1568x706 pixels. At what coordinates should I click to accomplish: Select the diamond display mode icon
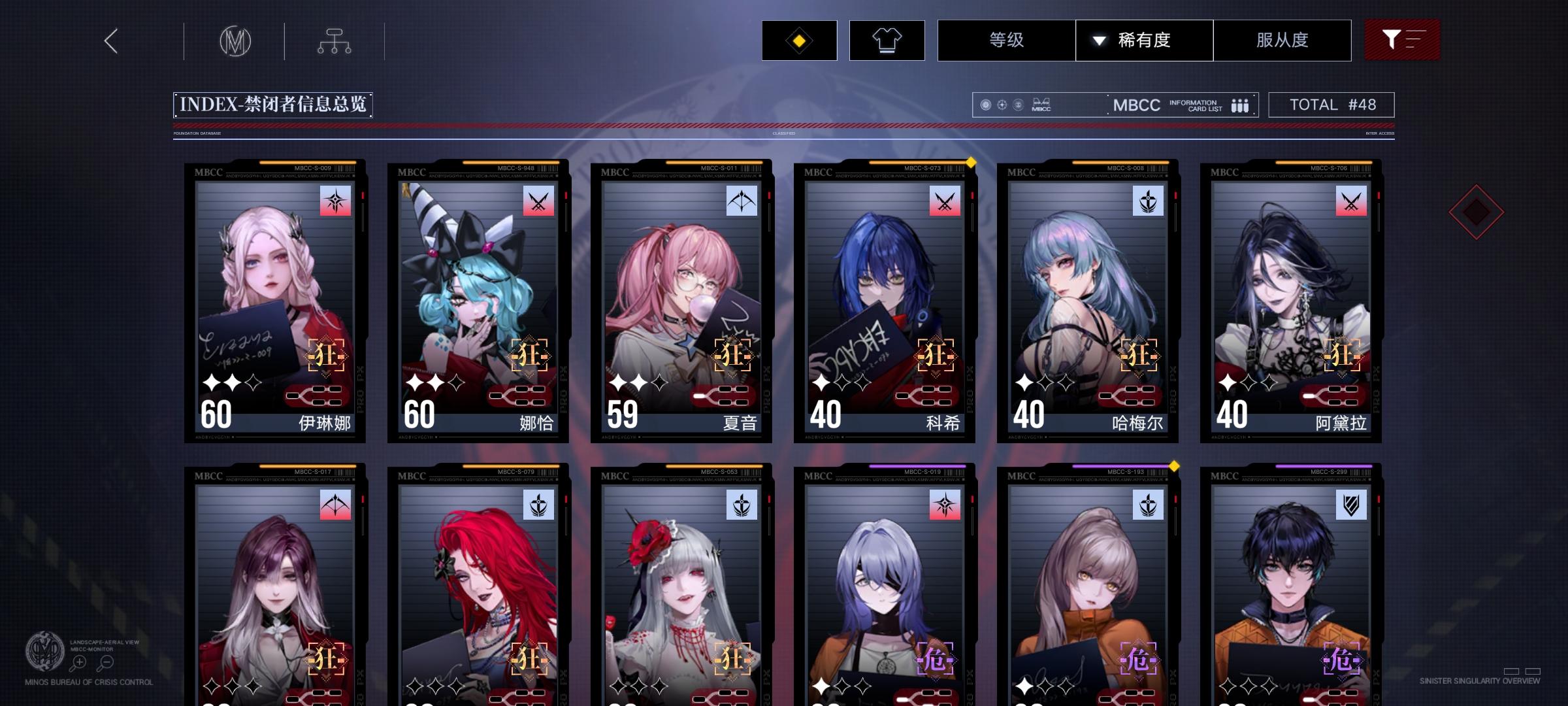point(798,40)
